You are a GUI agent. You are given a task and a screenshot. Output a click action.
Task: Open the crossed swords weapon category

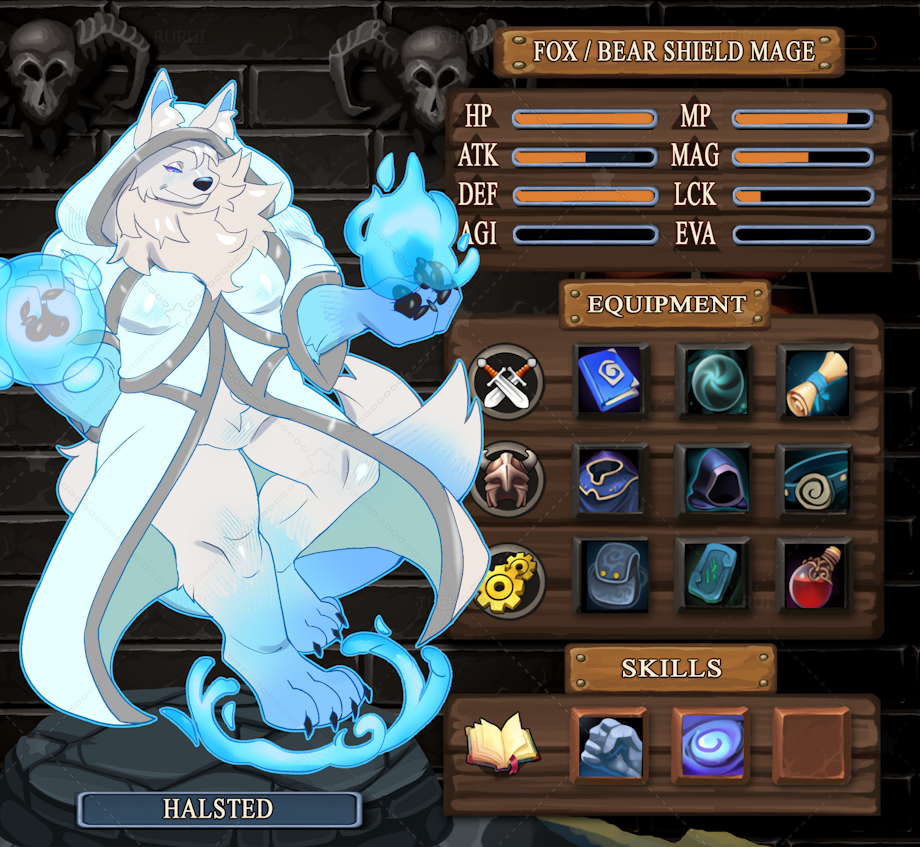506,381
